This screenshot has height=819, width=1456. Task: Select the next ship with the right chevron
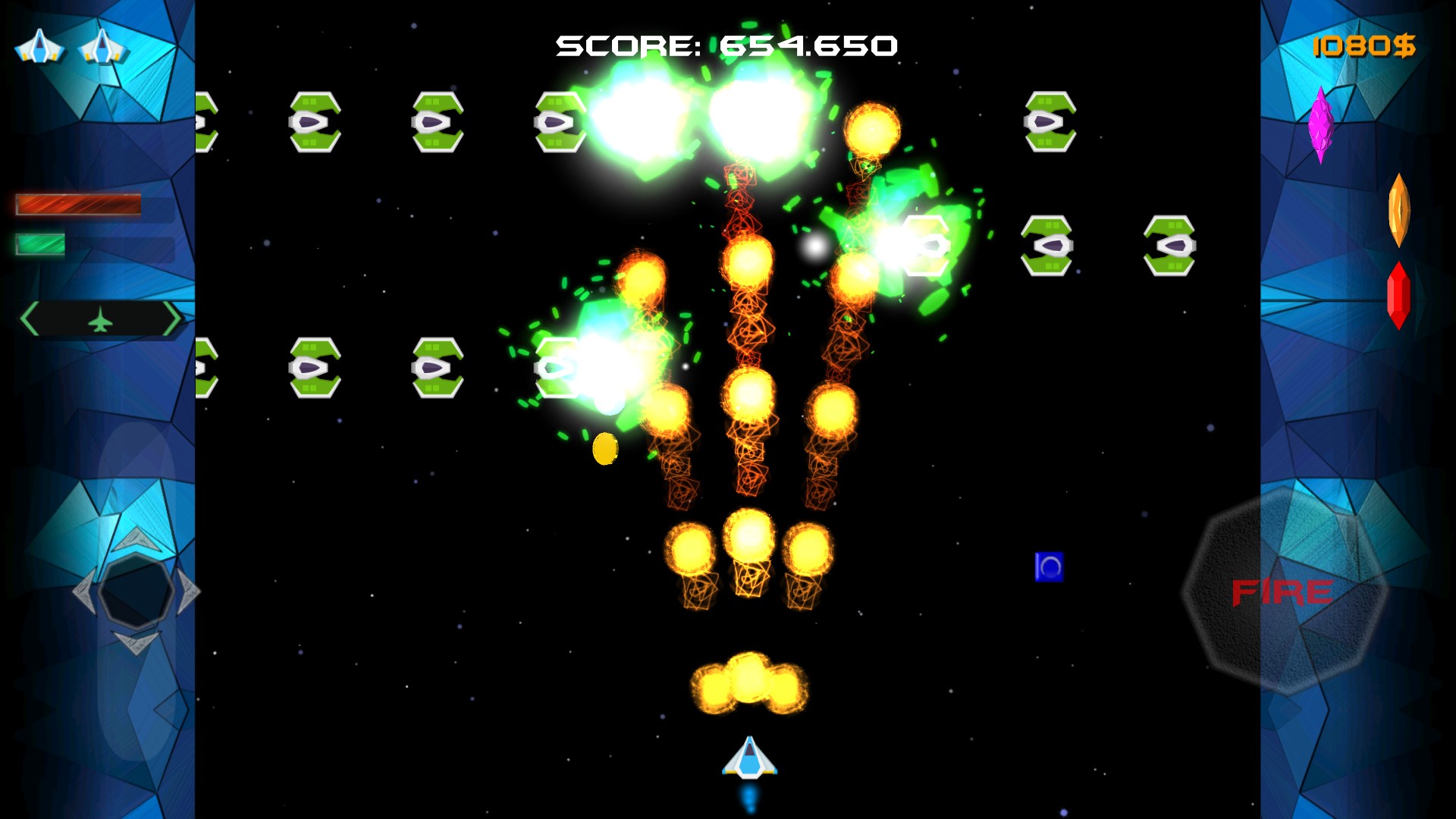(x=171, y=318)
